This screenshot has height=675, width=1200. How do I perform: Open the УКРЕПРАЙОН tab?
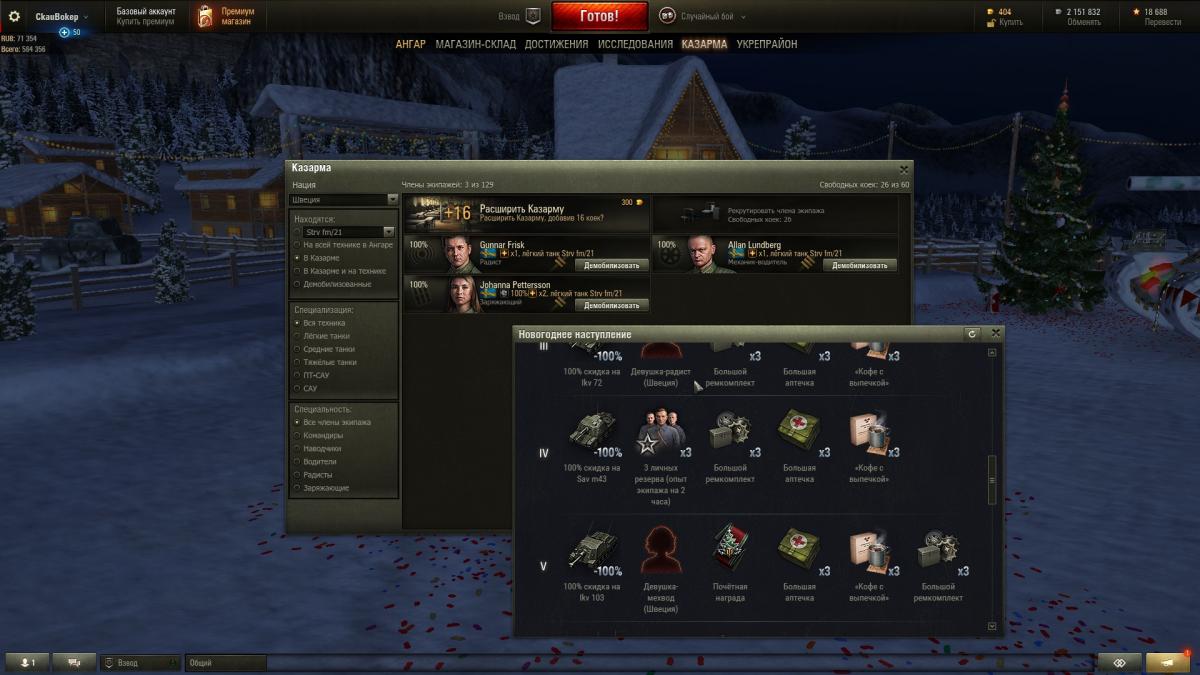click(767, 44)
